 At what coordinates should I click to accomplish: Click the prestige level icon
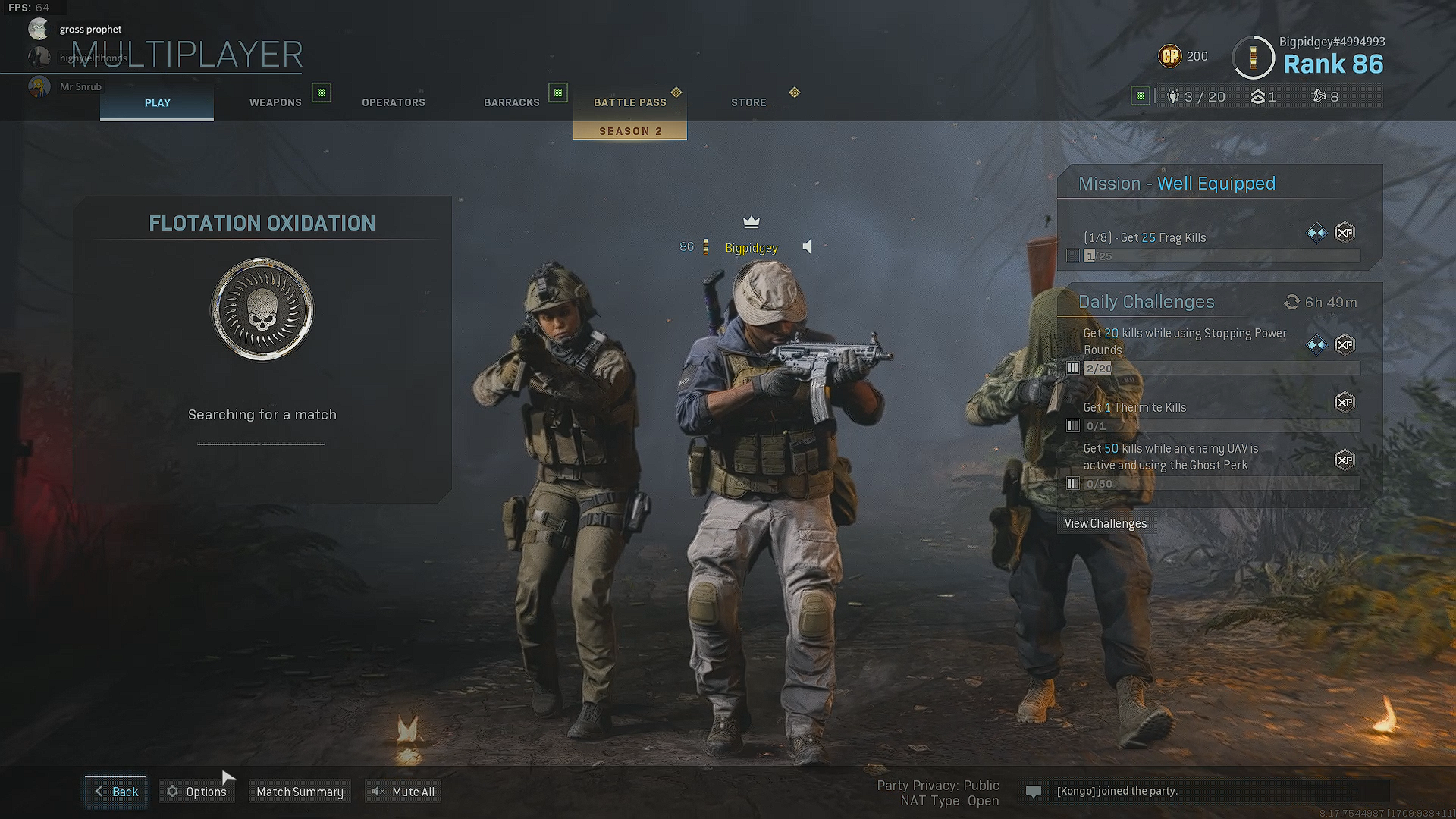pyautogui.click(x=1257, y=96)
